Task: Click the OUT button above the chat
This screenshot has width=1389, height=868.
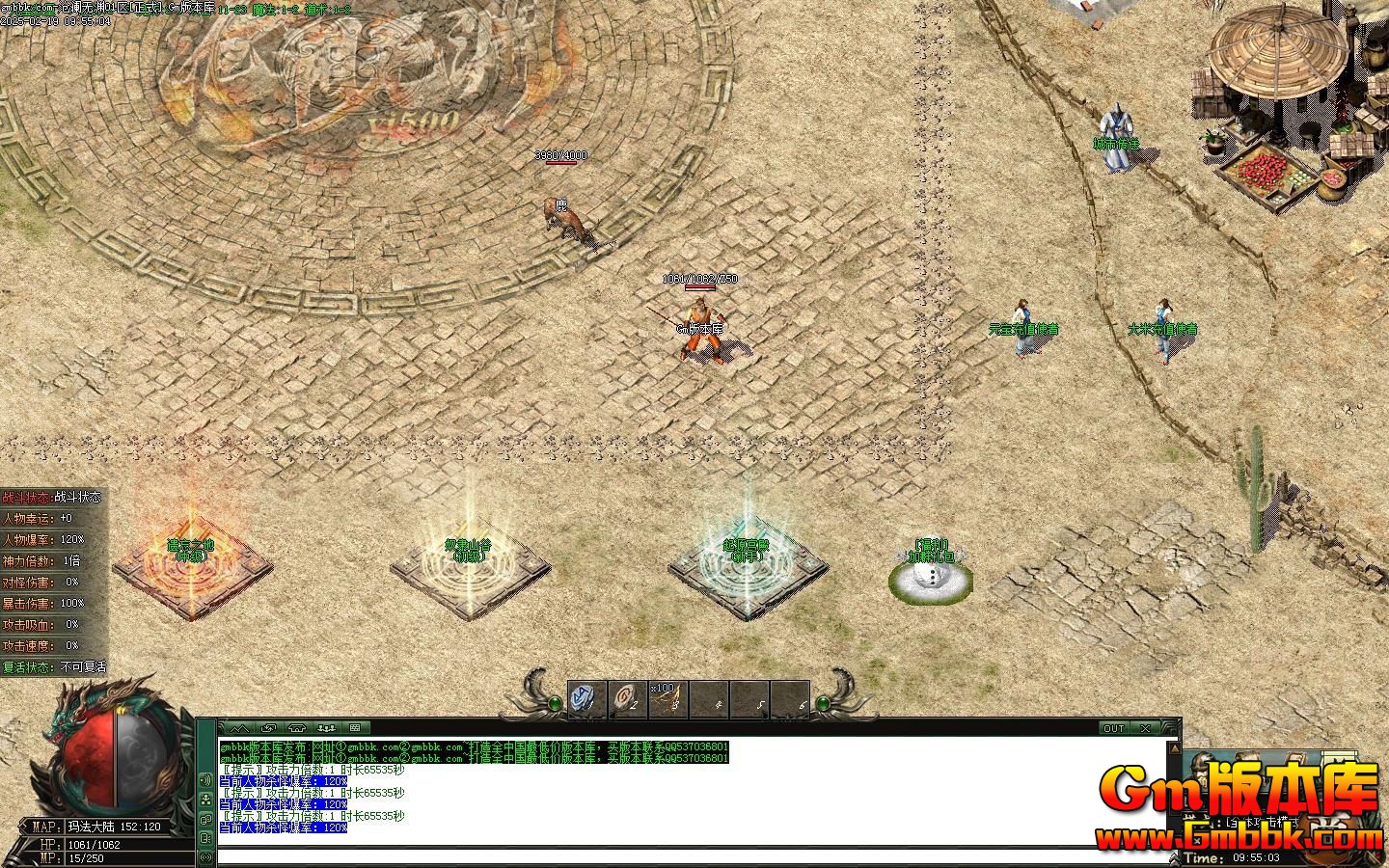Action: coord(1114,728)
